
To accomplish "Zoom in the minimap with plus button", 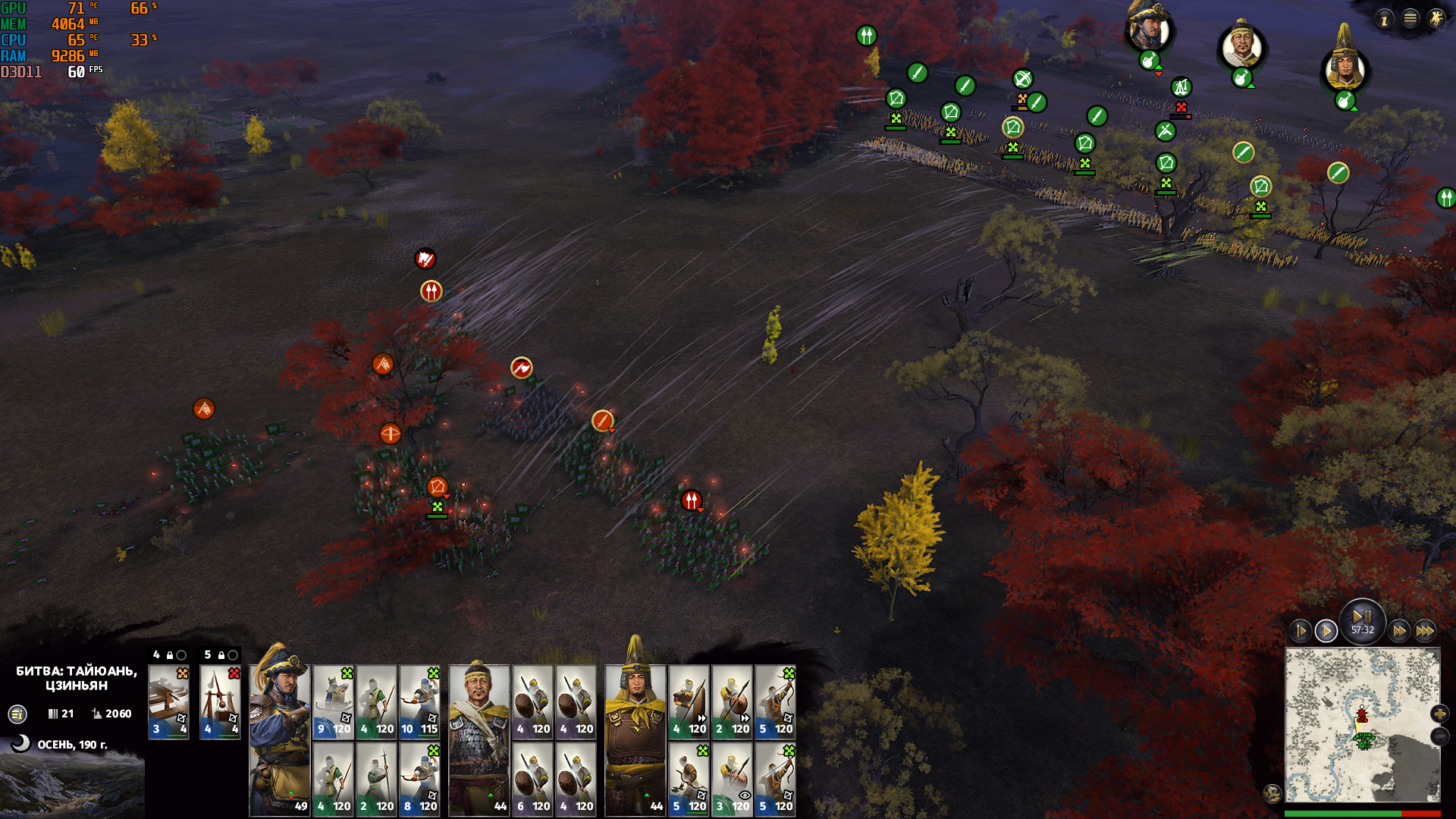I will pyautogui.click(x=1439, y=714).
